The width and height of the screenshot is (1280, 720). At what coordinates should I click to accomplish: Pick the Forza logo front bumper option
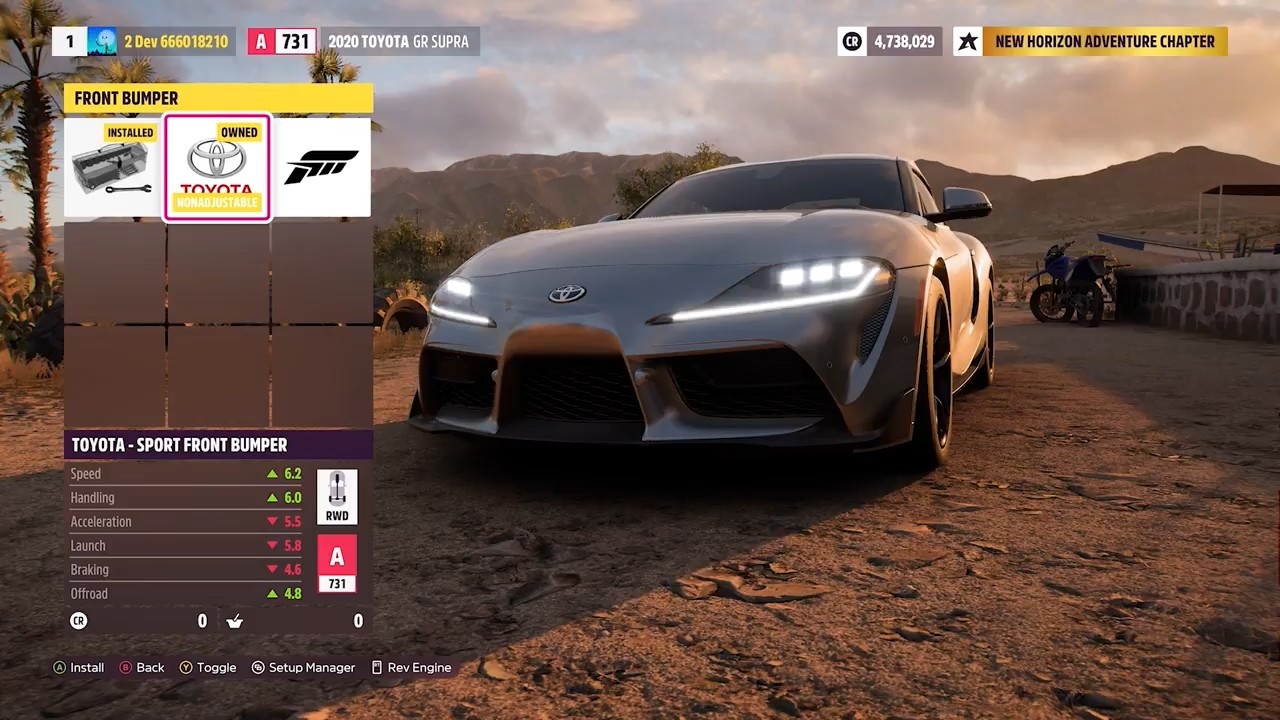321,168
